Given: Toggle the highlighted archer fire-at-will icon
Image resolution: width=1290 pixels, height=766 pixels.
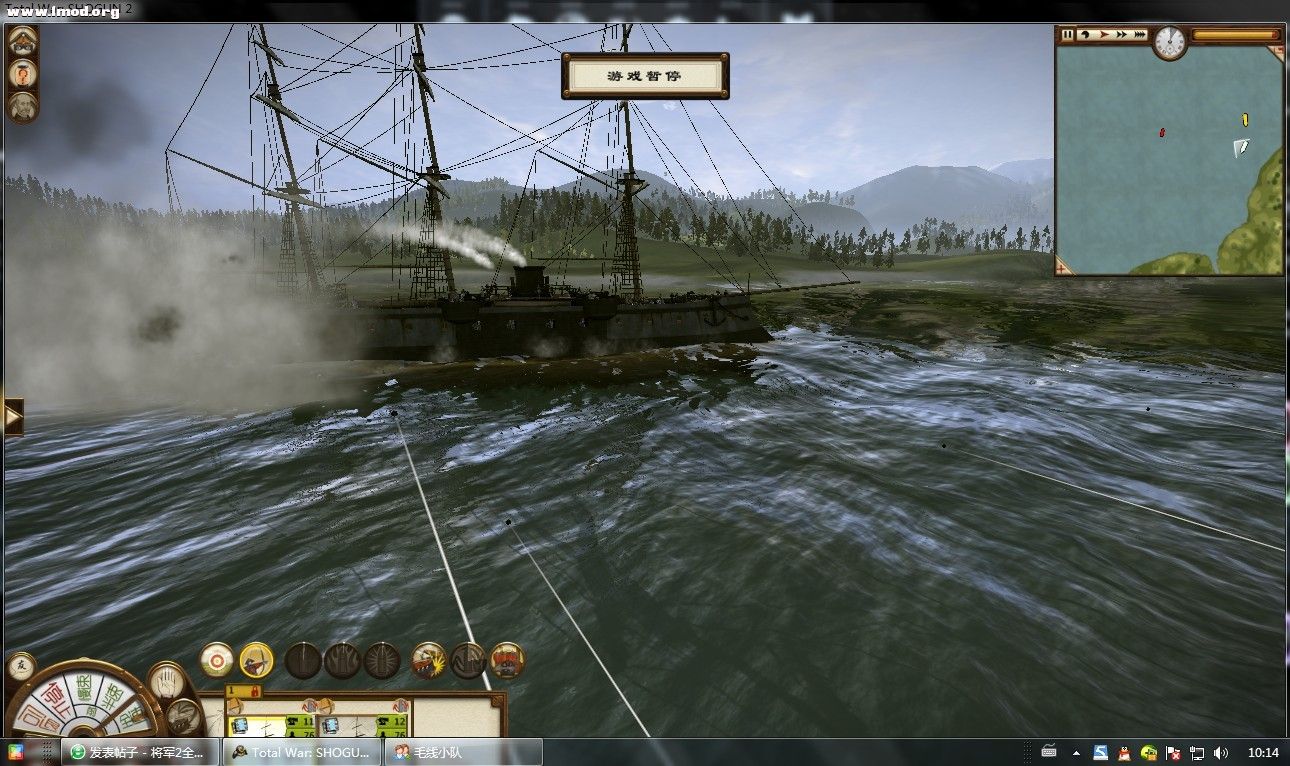Looking at the screenshot, I should [x=256, y=660].
